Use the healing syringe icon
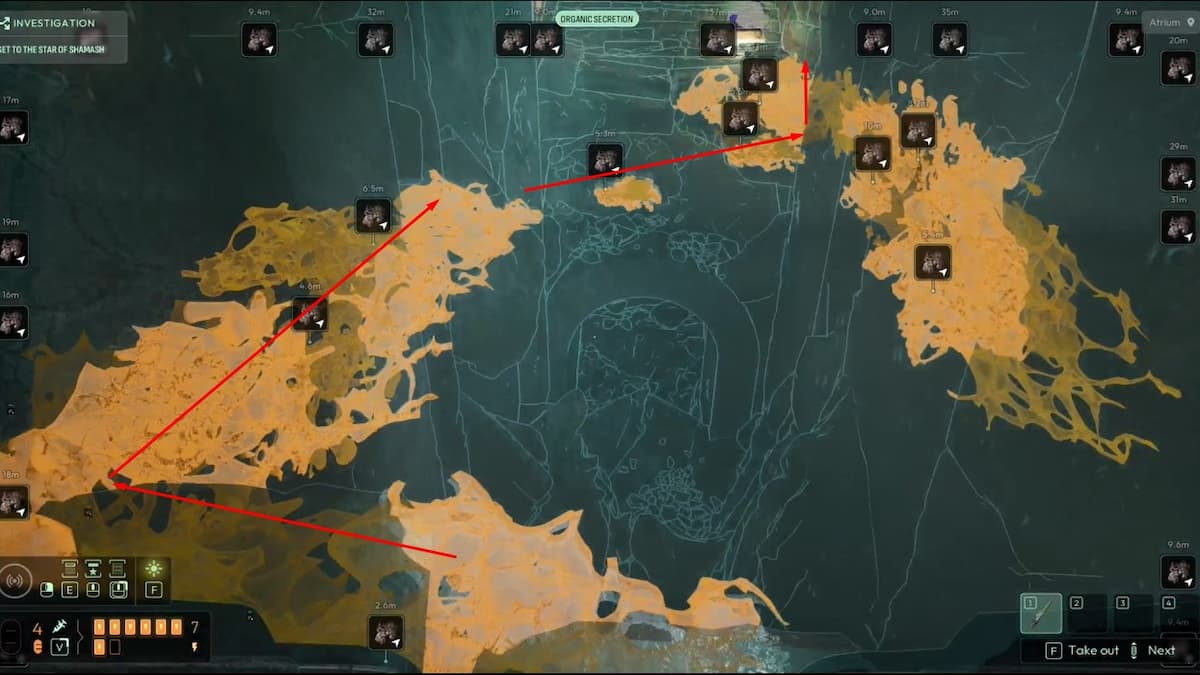This screenshot has height=675, width=1200. click(60, 627)
